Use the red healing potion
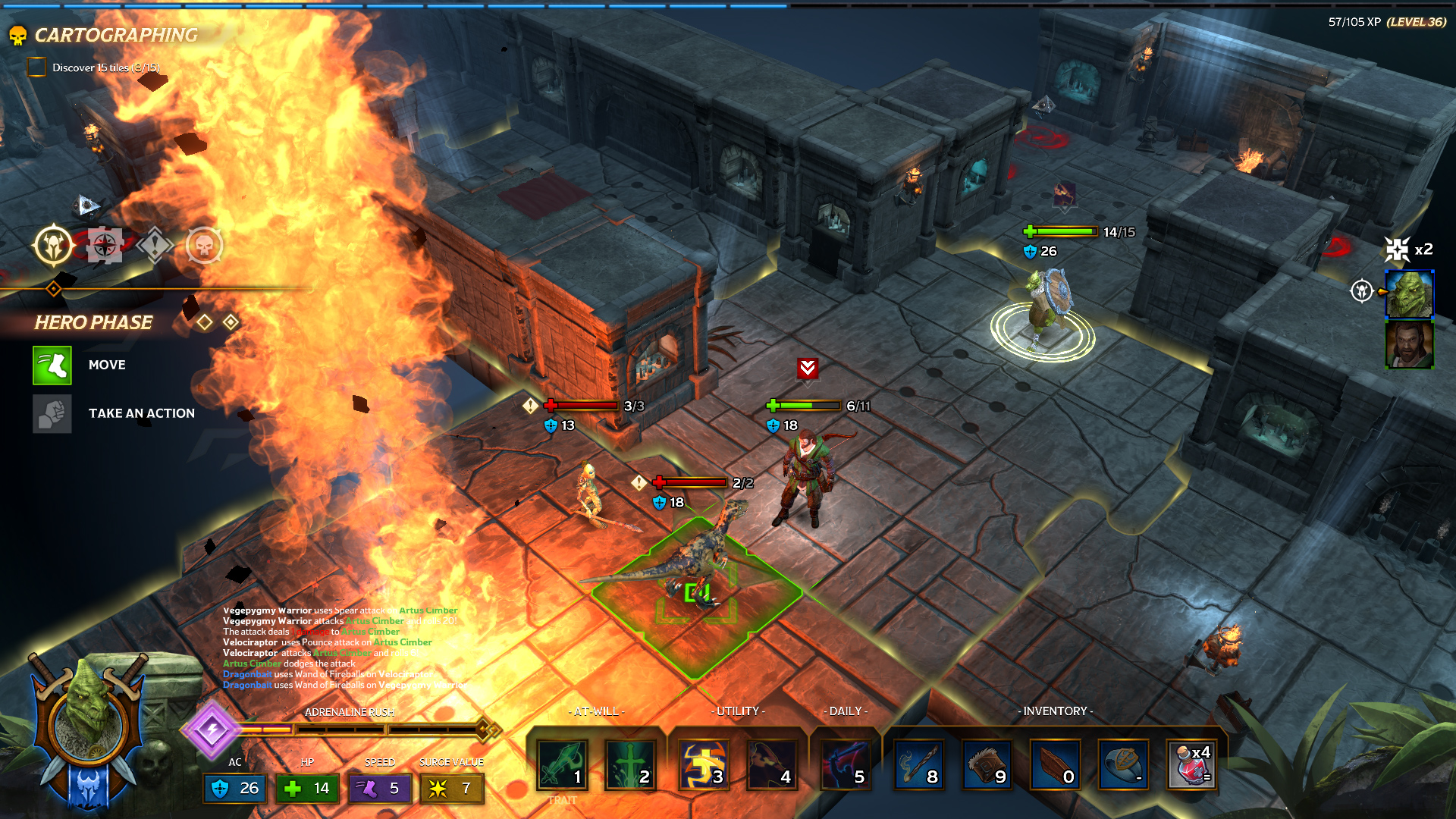 click(x=1191, y=764)
